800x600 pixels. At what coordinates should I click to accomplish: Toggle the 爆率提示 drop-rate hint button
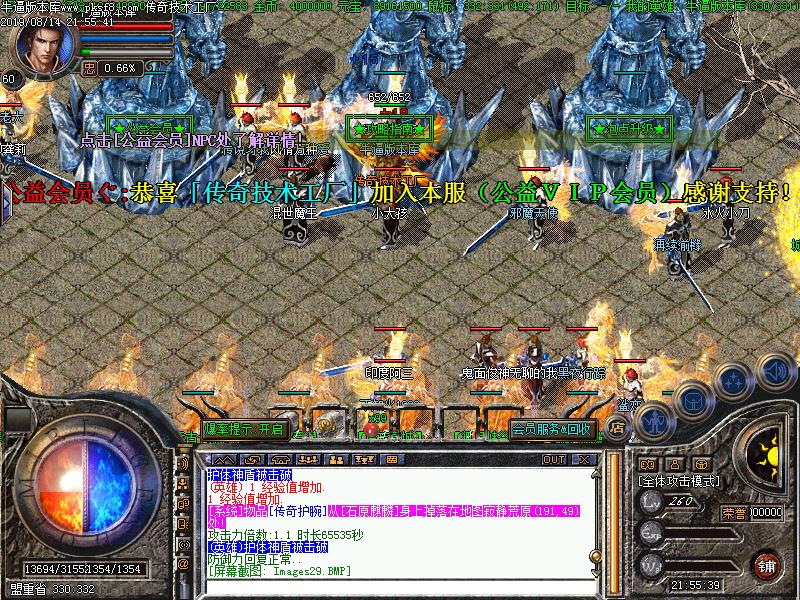coord(245,429)
